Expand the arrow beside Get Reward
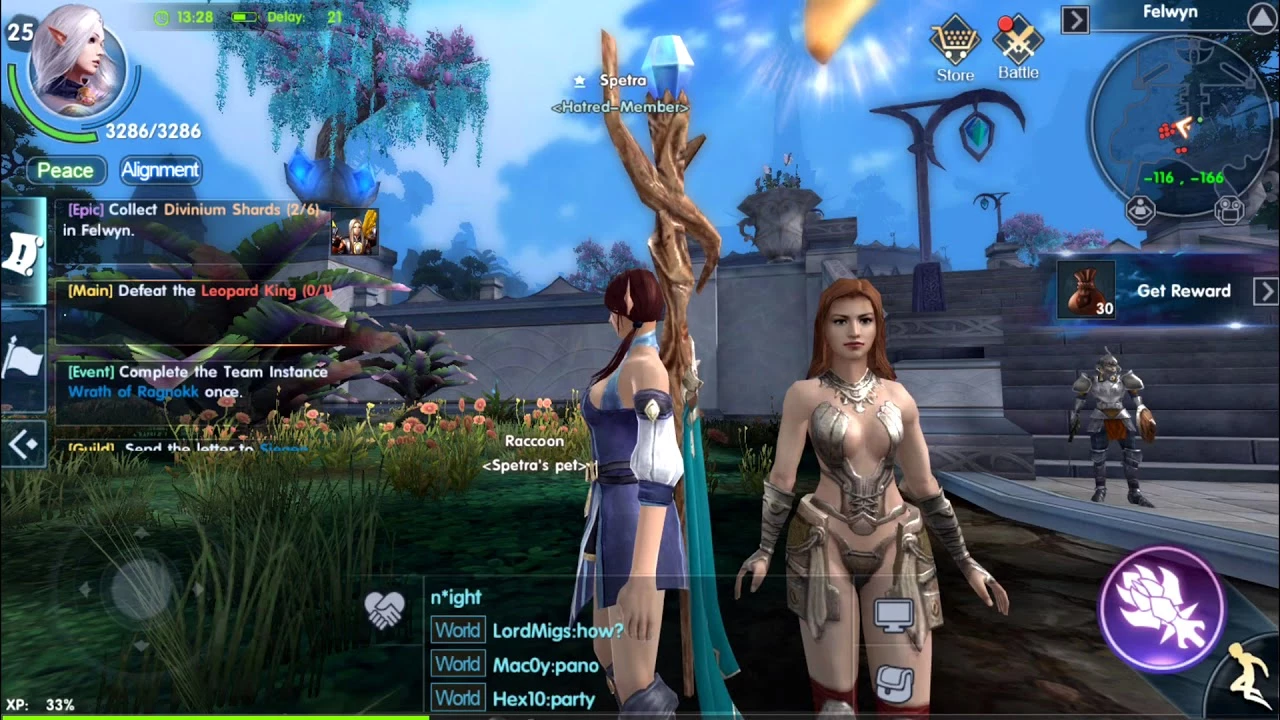This screenshot has width=1280, height=720. 1265,291
